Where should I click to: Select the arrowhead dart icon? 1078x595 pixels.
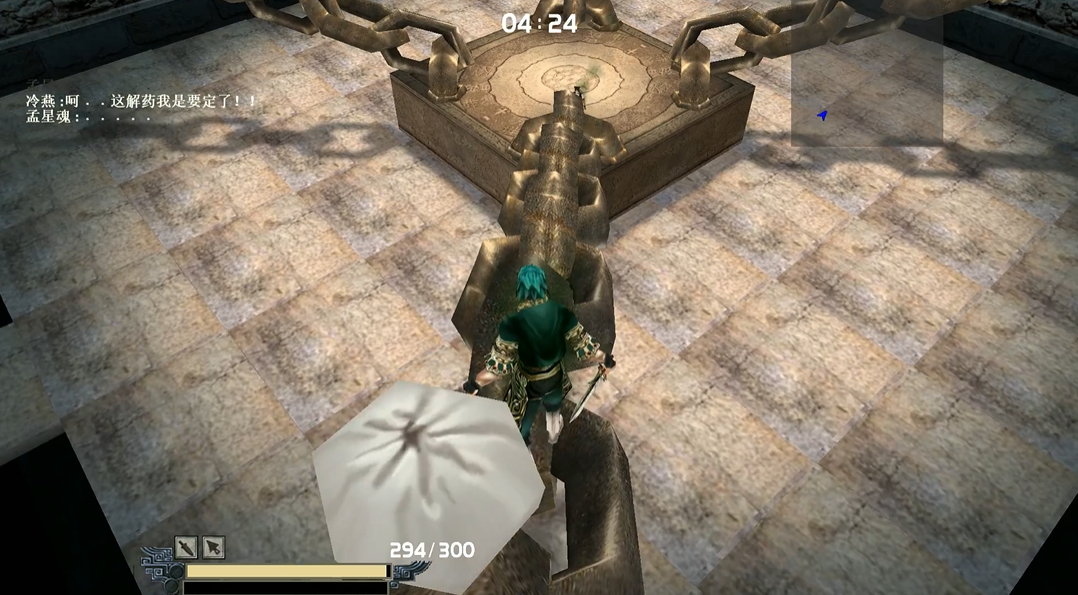(213, 547)
